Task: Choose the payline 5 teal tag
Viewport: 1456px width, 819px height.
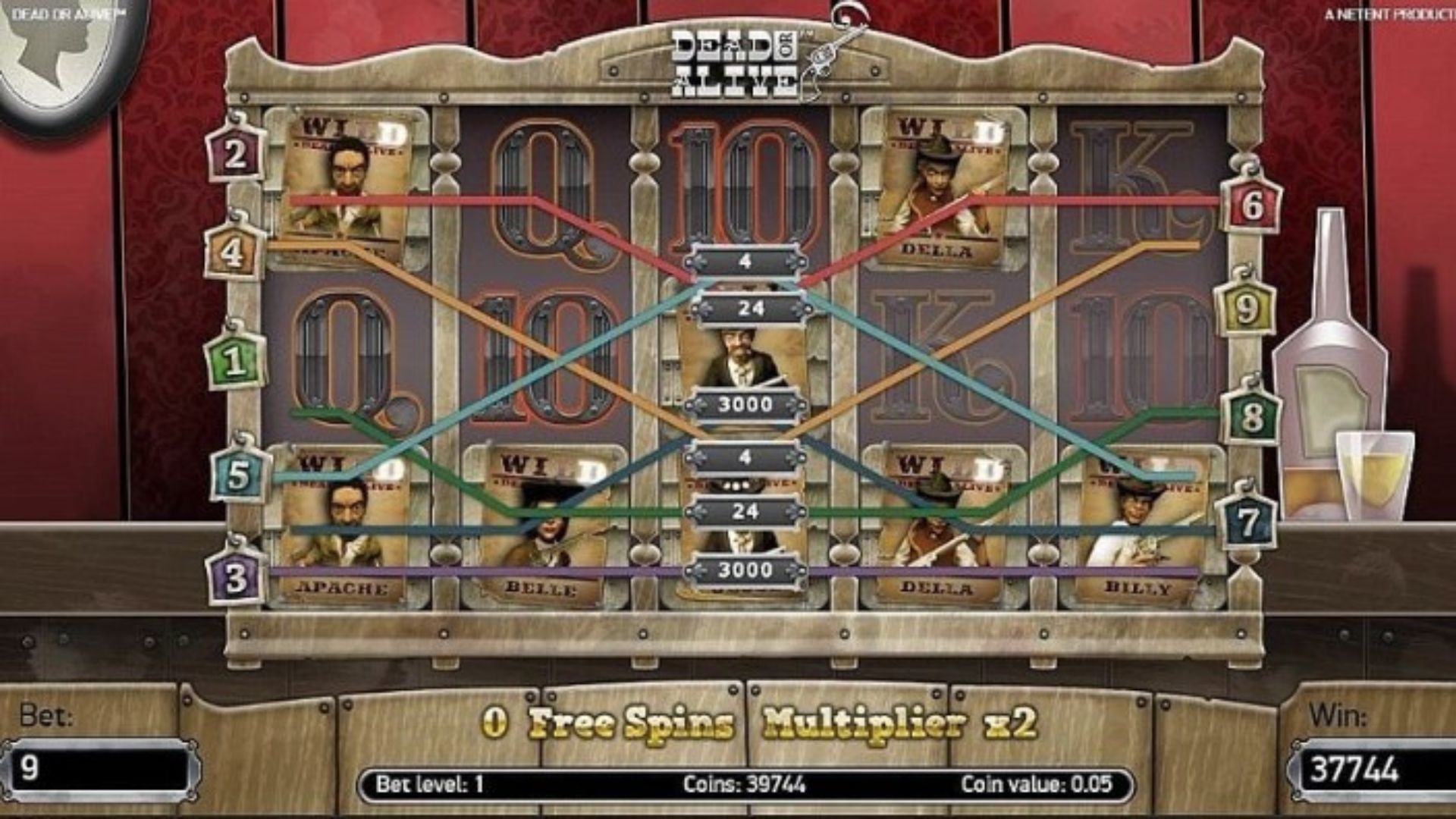Action: tap(238, 475)
